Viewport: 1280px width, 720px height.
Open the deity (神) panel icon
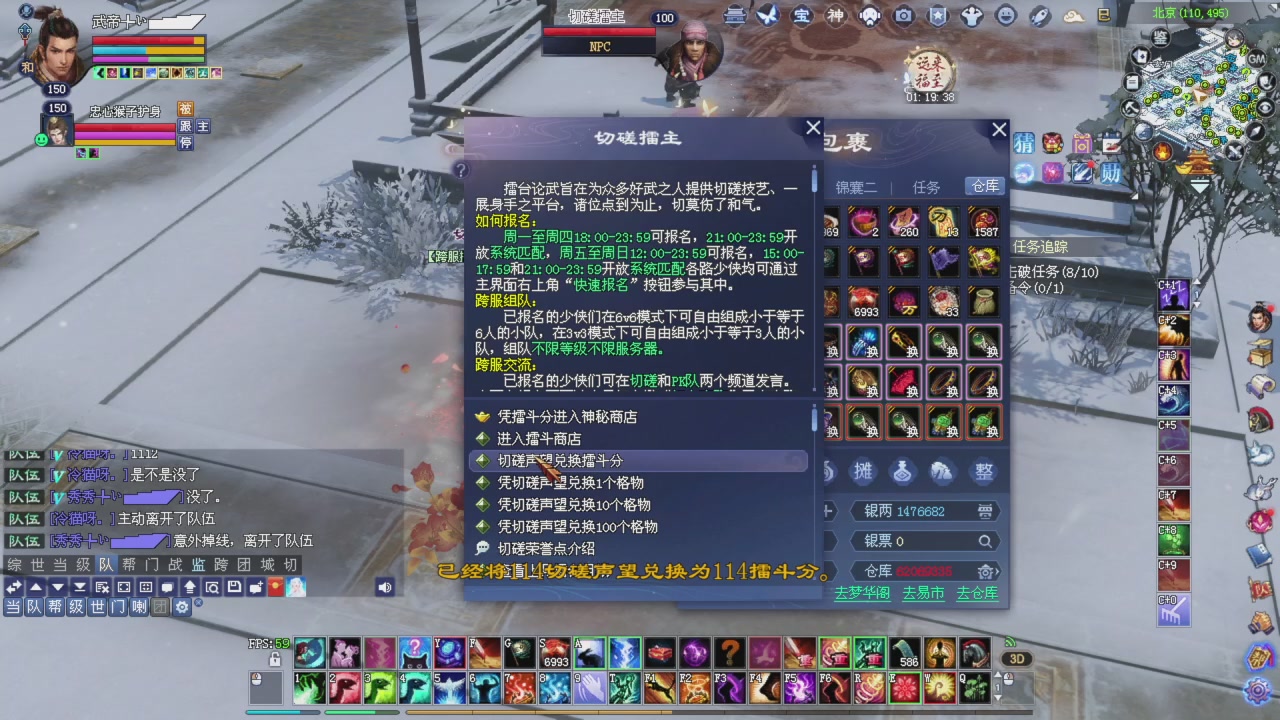click(835, 16)
